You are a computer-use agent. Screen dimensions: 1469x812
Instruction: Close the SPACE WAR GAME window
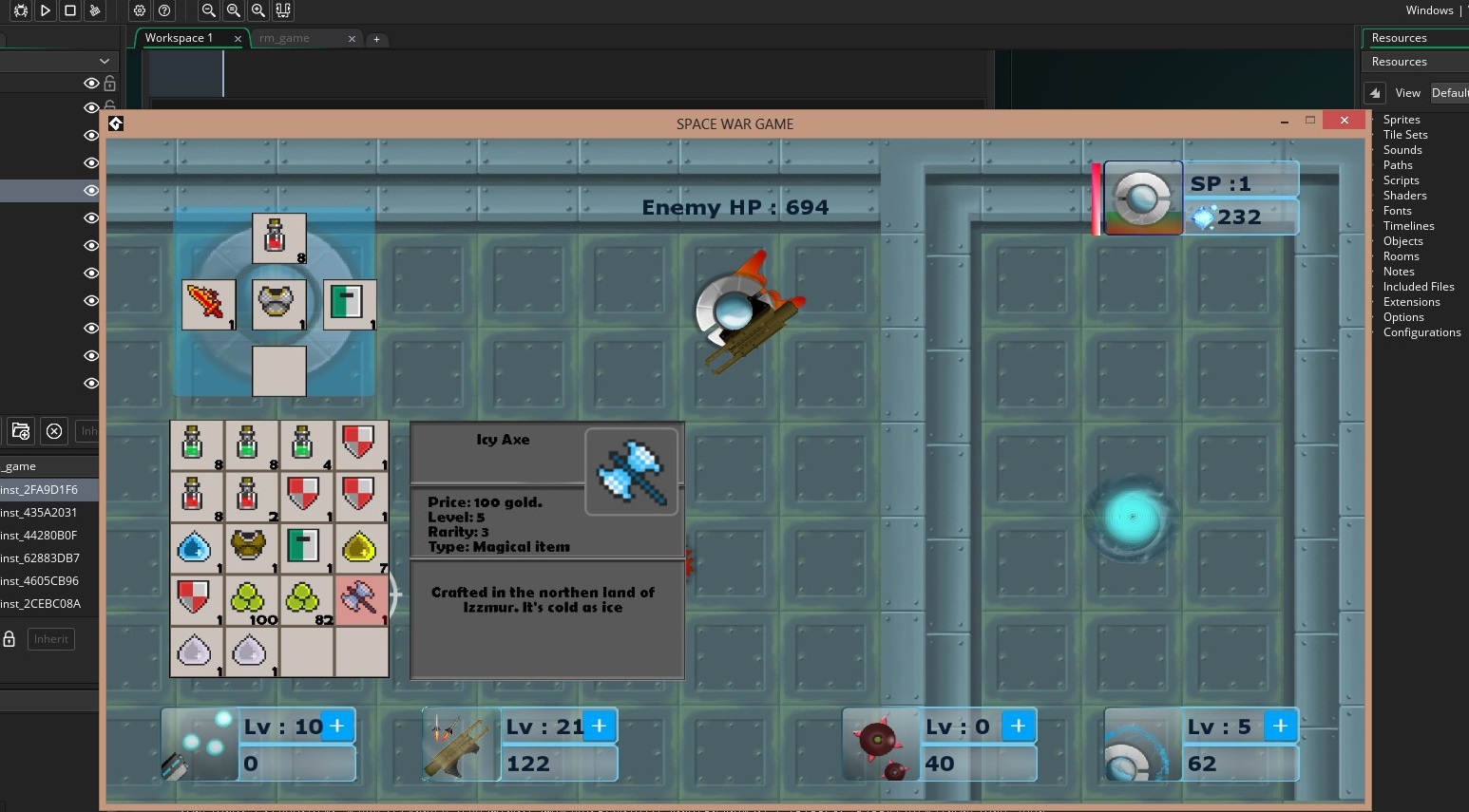1344,121
